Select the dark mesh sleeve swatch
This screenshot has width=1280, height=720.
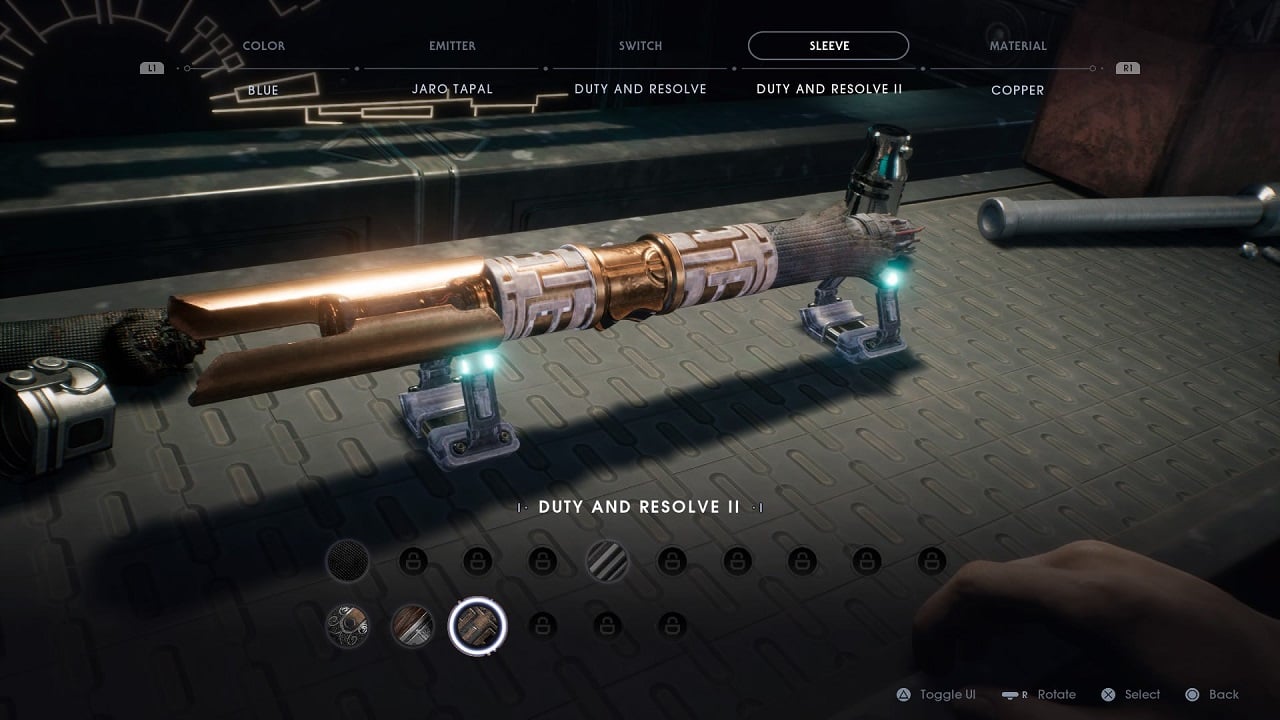349,561
